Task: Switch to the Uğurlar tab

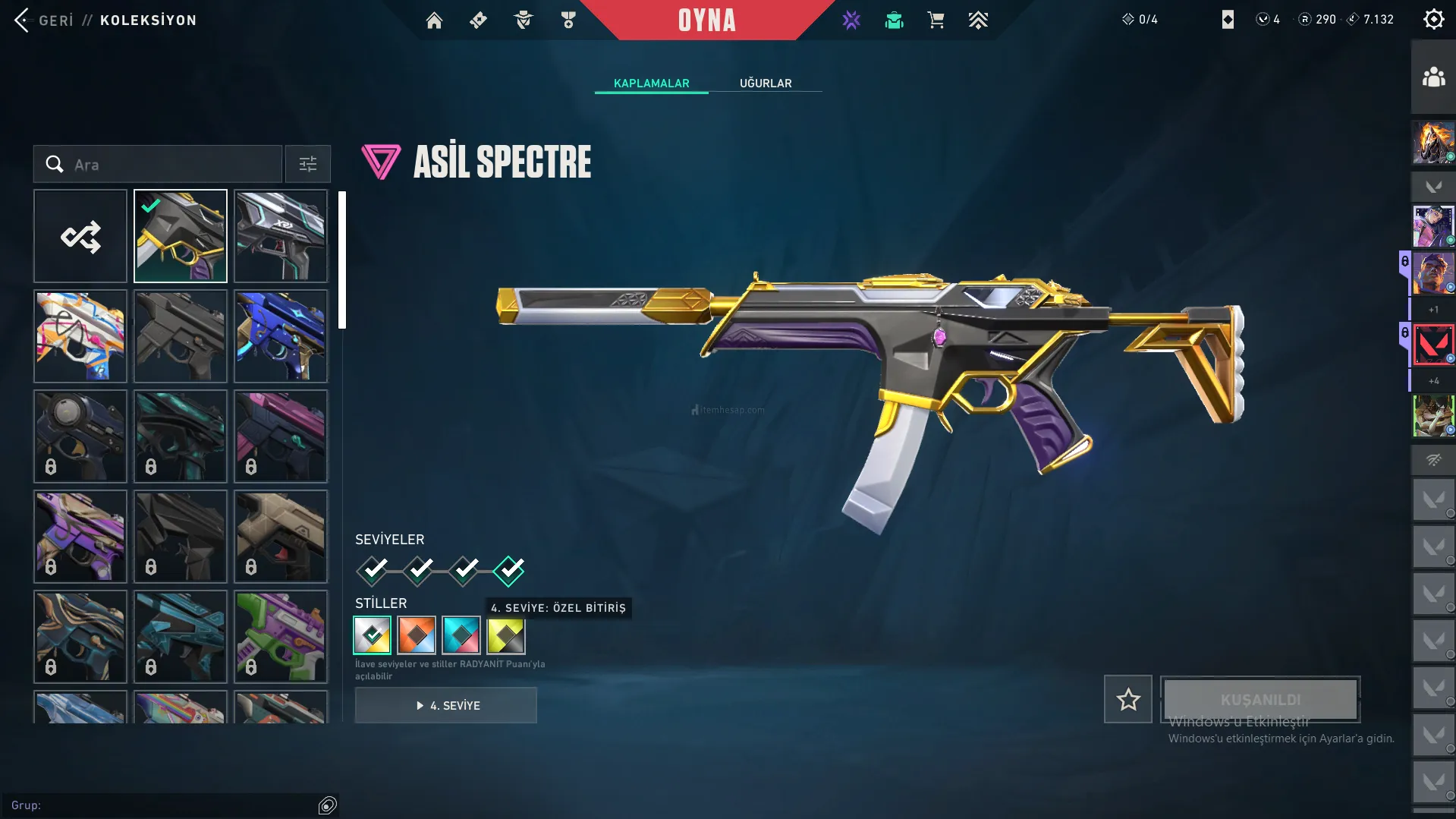Action: [765, 83]
